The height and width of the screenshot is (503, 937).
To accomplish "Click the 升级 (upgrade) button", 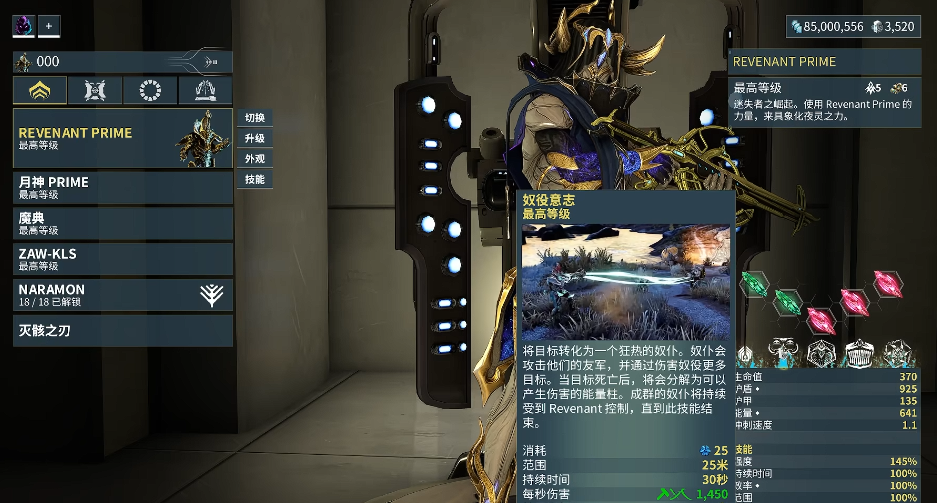I will 255,138.
